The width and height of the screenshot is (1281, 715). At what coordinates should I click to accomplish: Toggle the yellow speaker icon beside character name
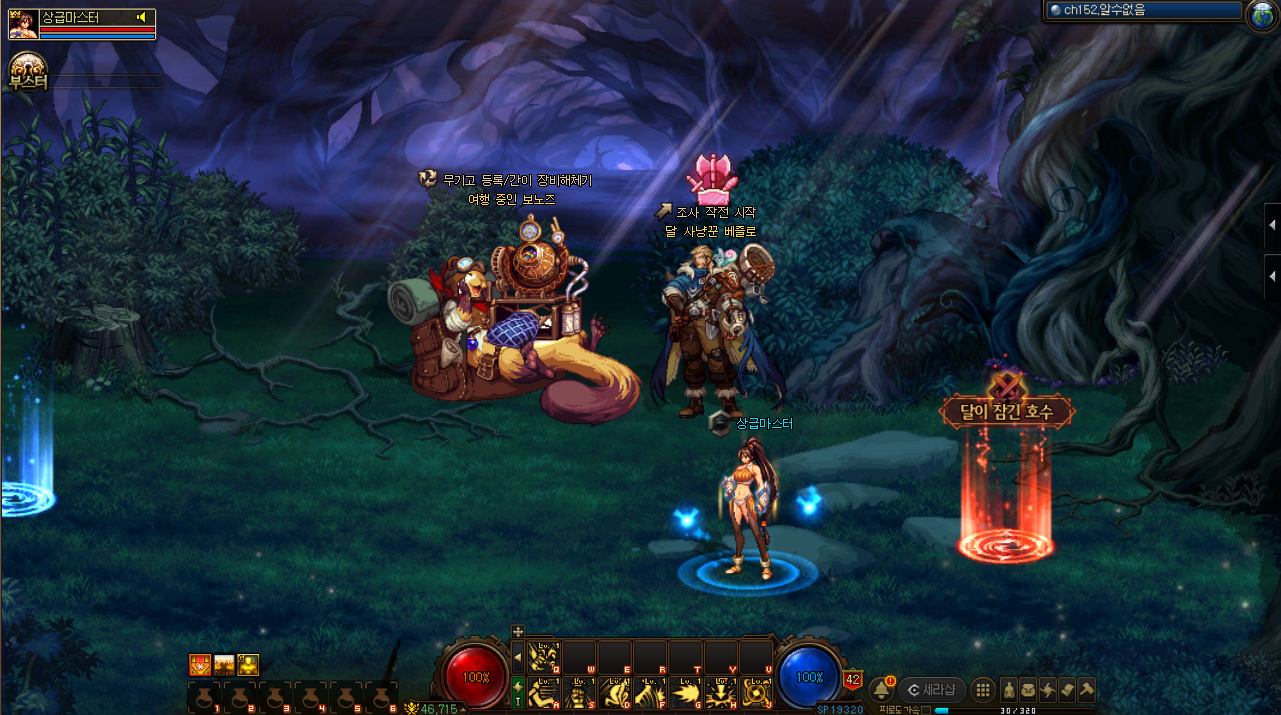coord(142,17)
